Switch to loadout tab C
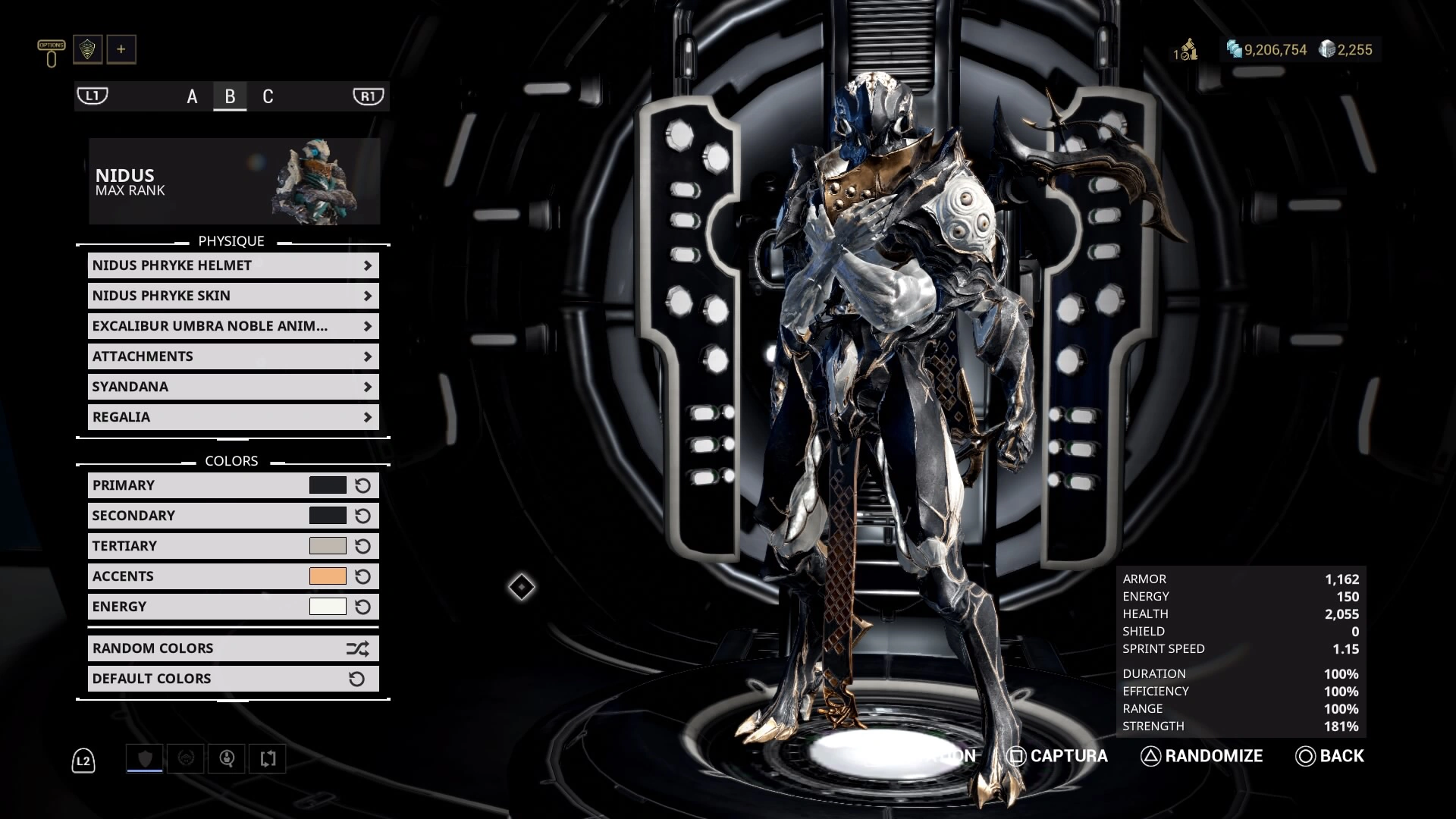1456x819 pixels. [x=267, y=96]
